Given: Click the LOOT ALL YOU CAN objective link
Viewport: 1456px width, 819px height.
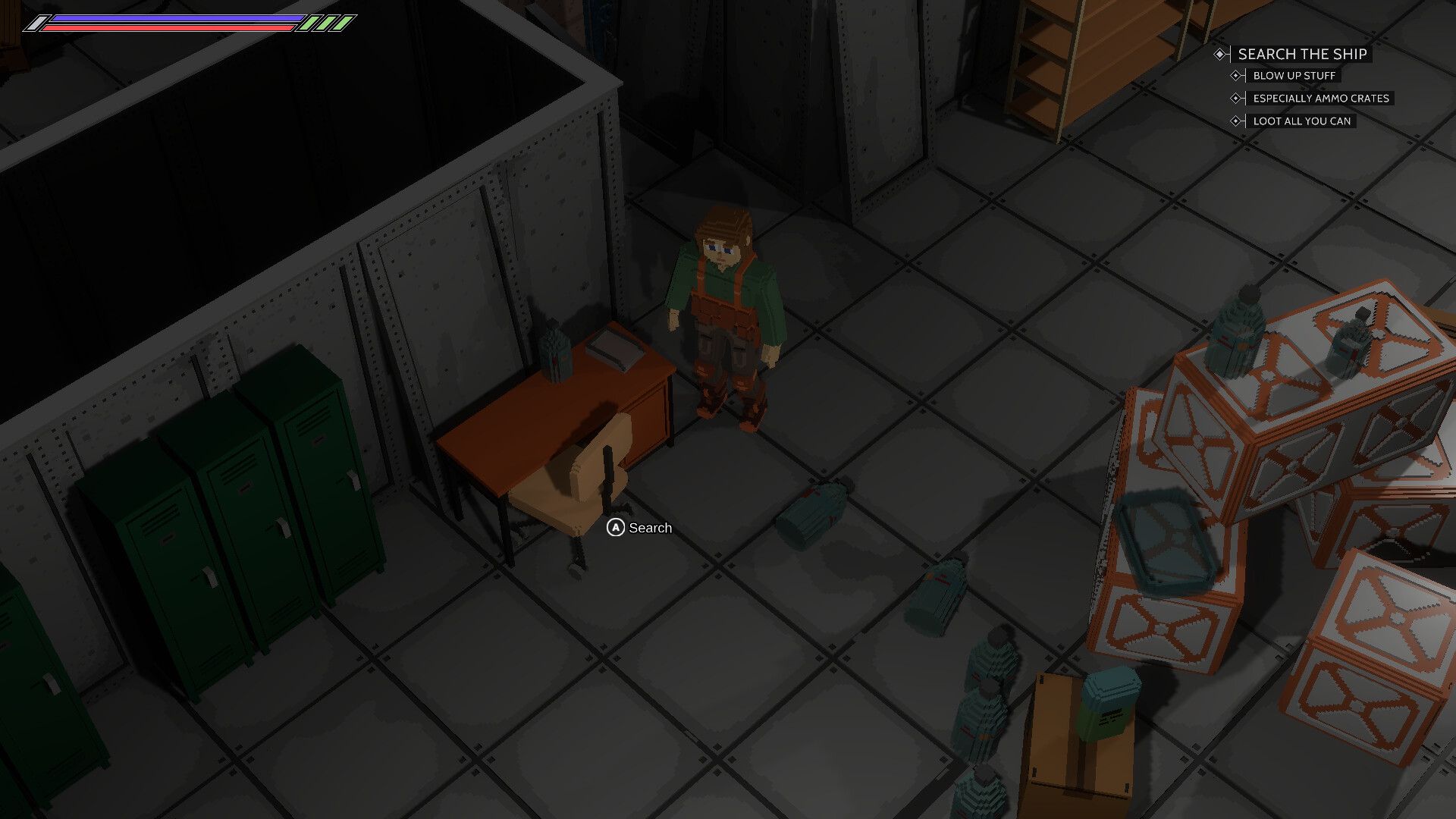Looking at the screenshot, I should [x=1301, y=121].
